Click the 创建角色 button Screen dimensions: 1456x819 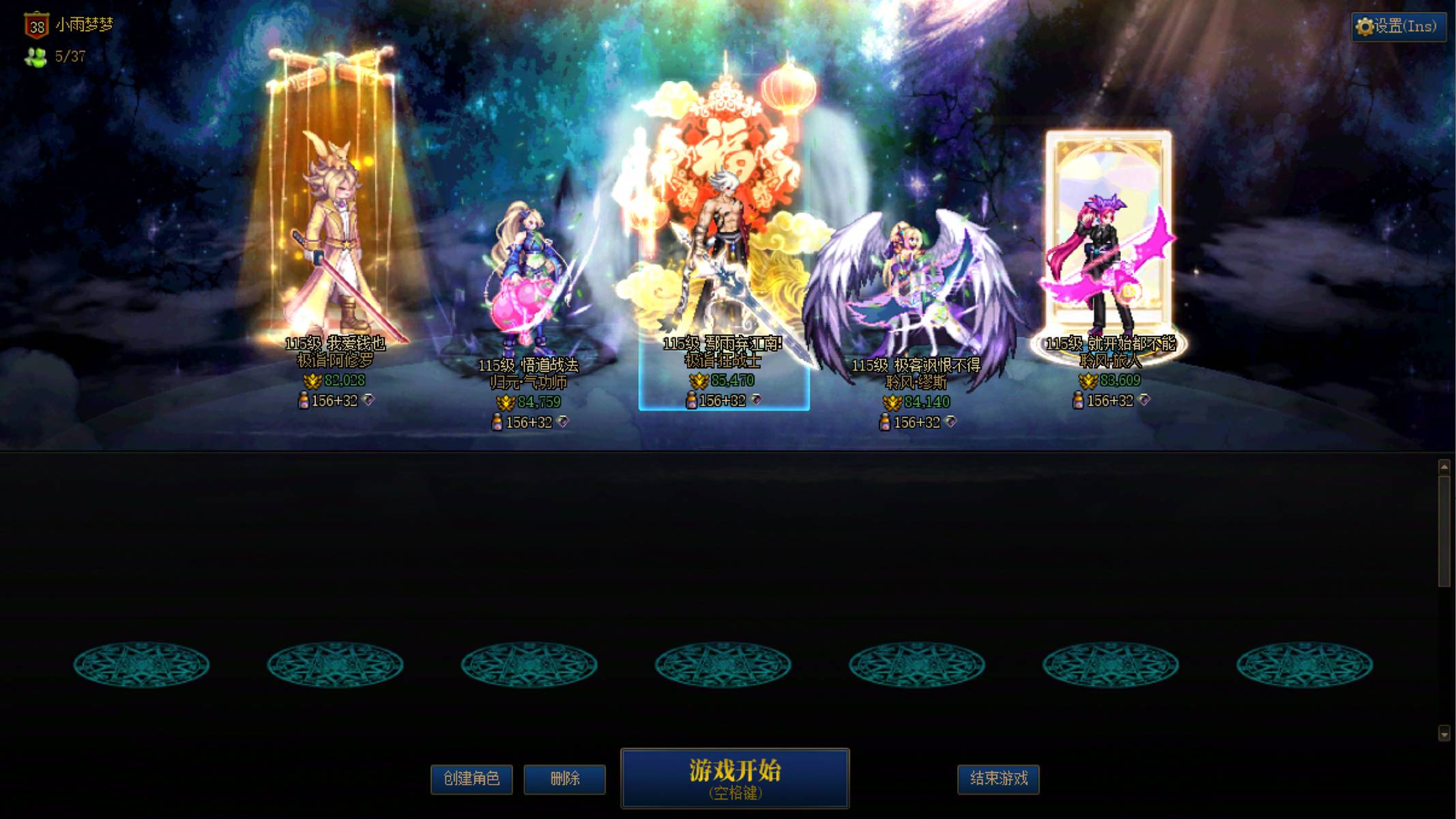pos(471,779)
